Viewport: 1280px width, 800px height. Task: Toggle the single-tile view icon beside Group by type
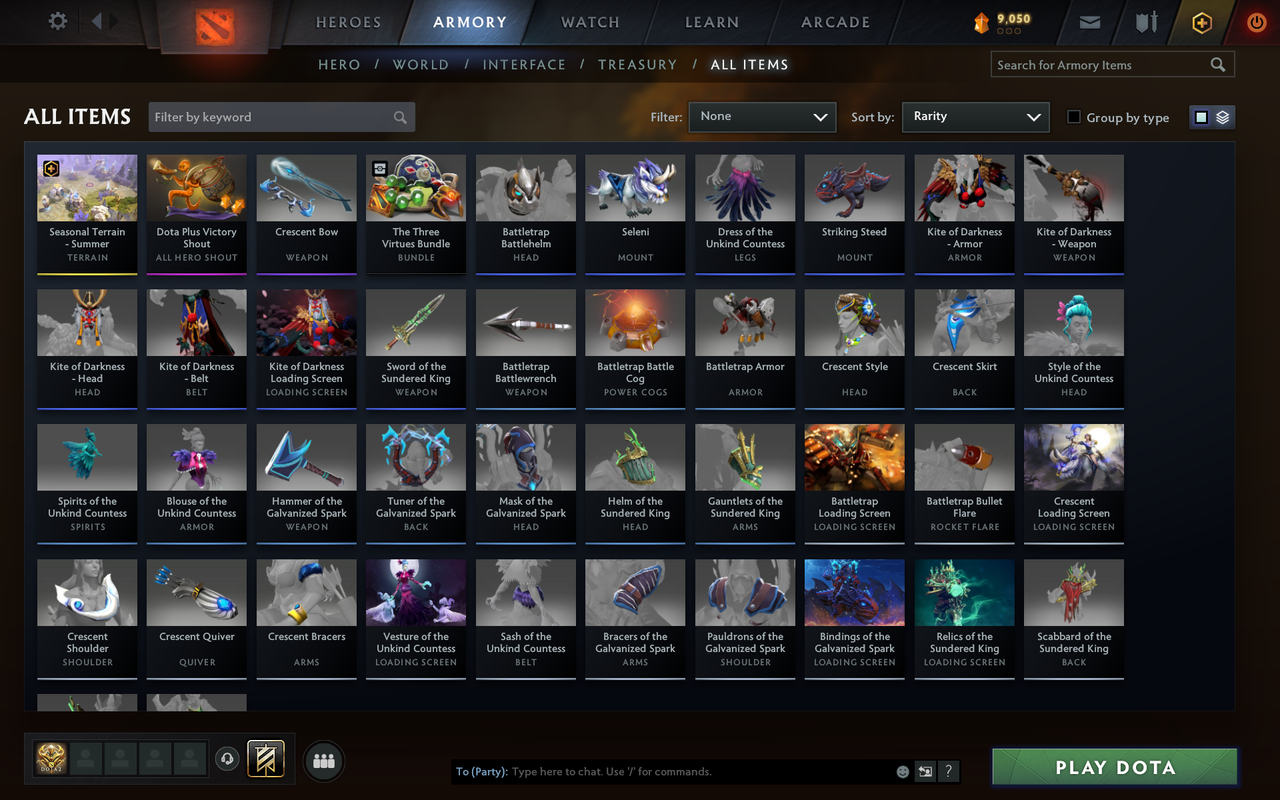pyautogui.click(x=1203, y=117)
